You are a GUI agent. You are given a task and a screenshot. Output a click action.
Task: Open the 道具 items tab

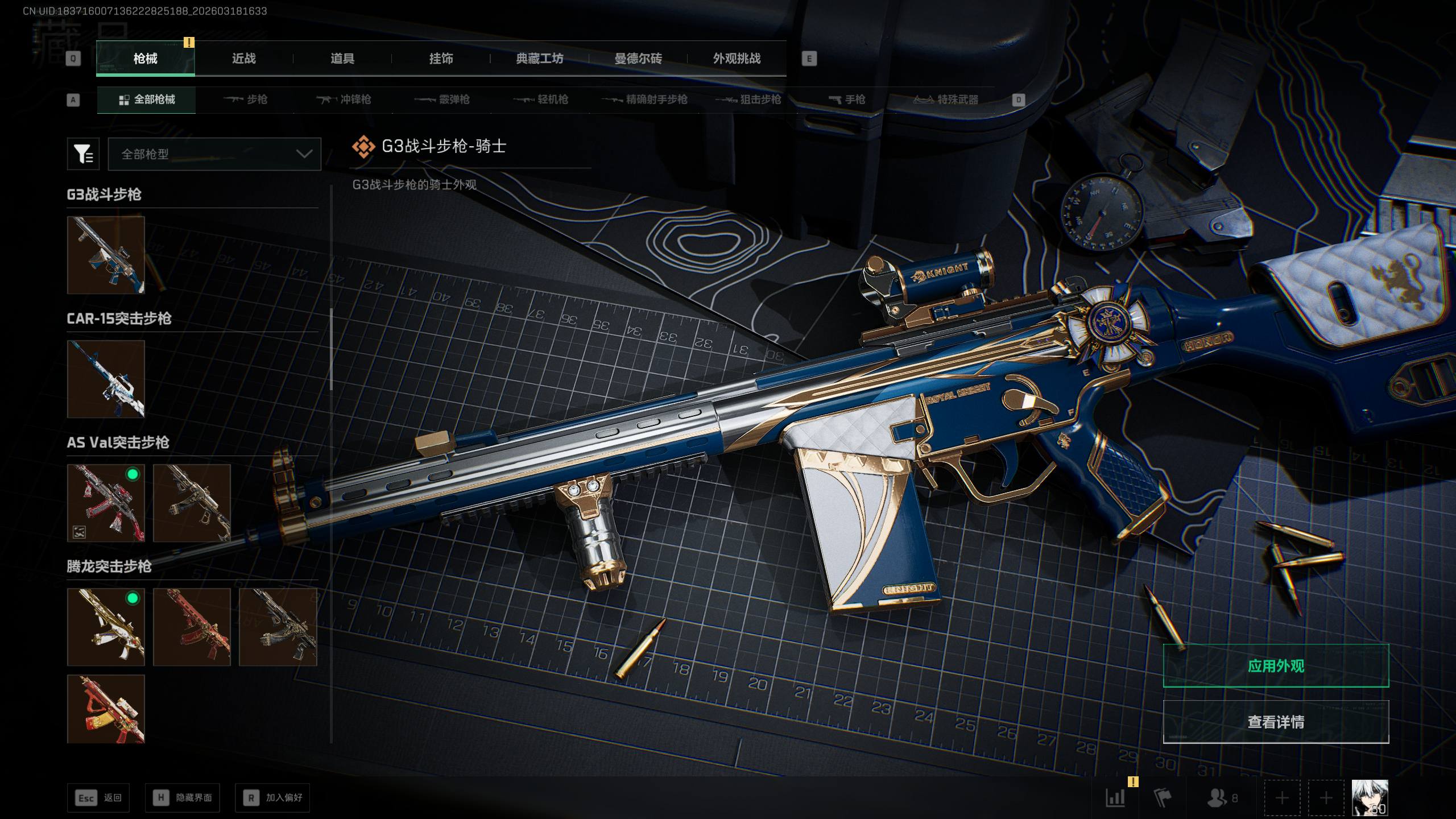342,59
